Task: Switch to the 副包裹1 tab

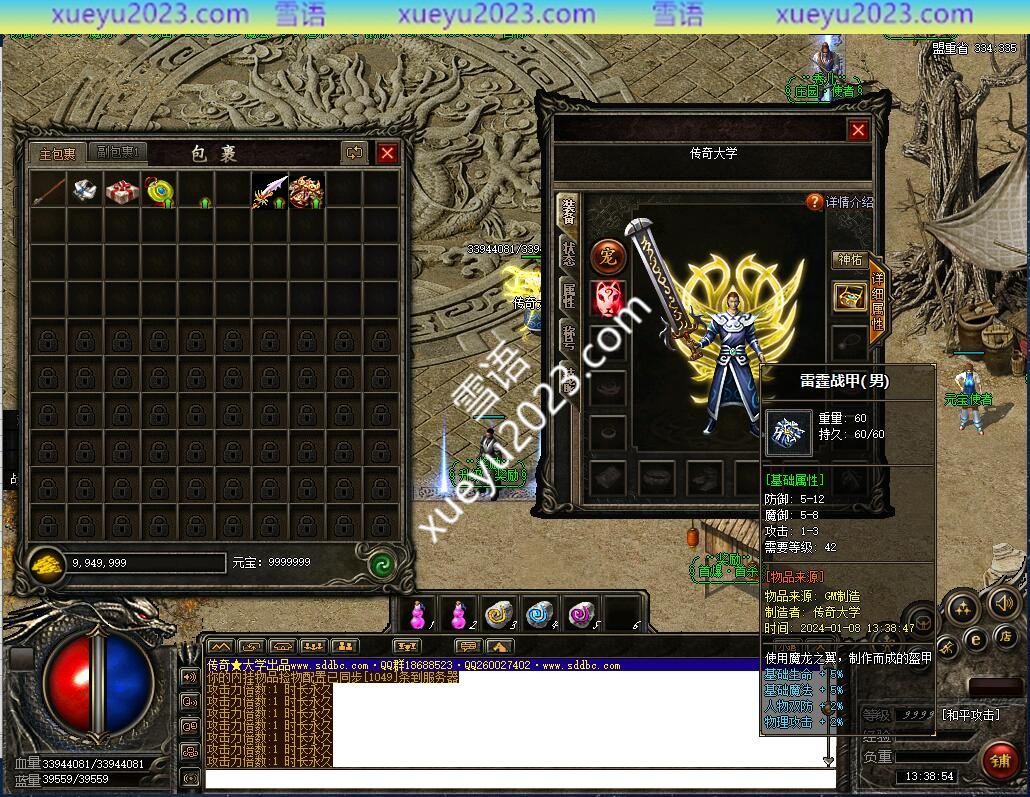Action: tap(118, 152)
